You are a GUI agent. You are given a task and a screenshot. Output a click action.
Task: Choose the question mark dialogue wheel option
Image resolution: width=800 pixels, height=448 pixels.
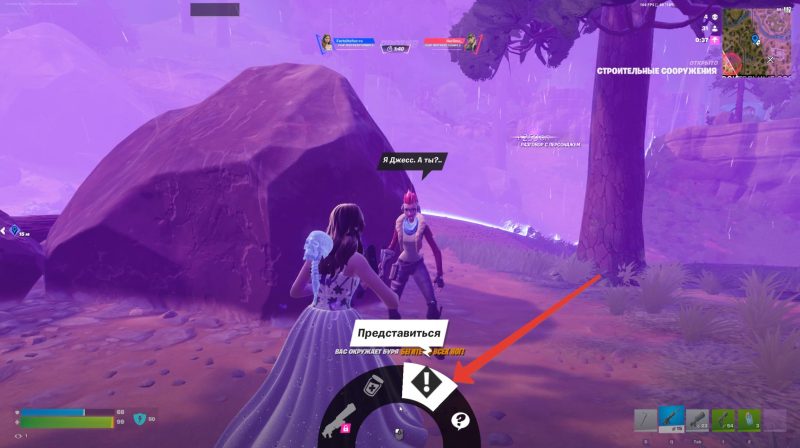(460, 421)
